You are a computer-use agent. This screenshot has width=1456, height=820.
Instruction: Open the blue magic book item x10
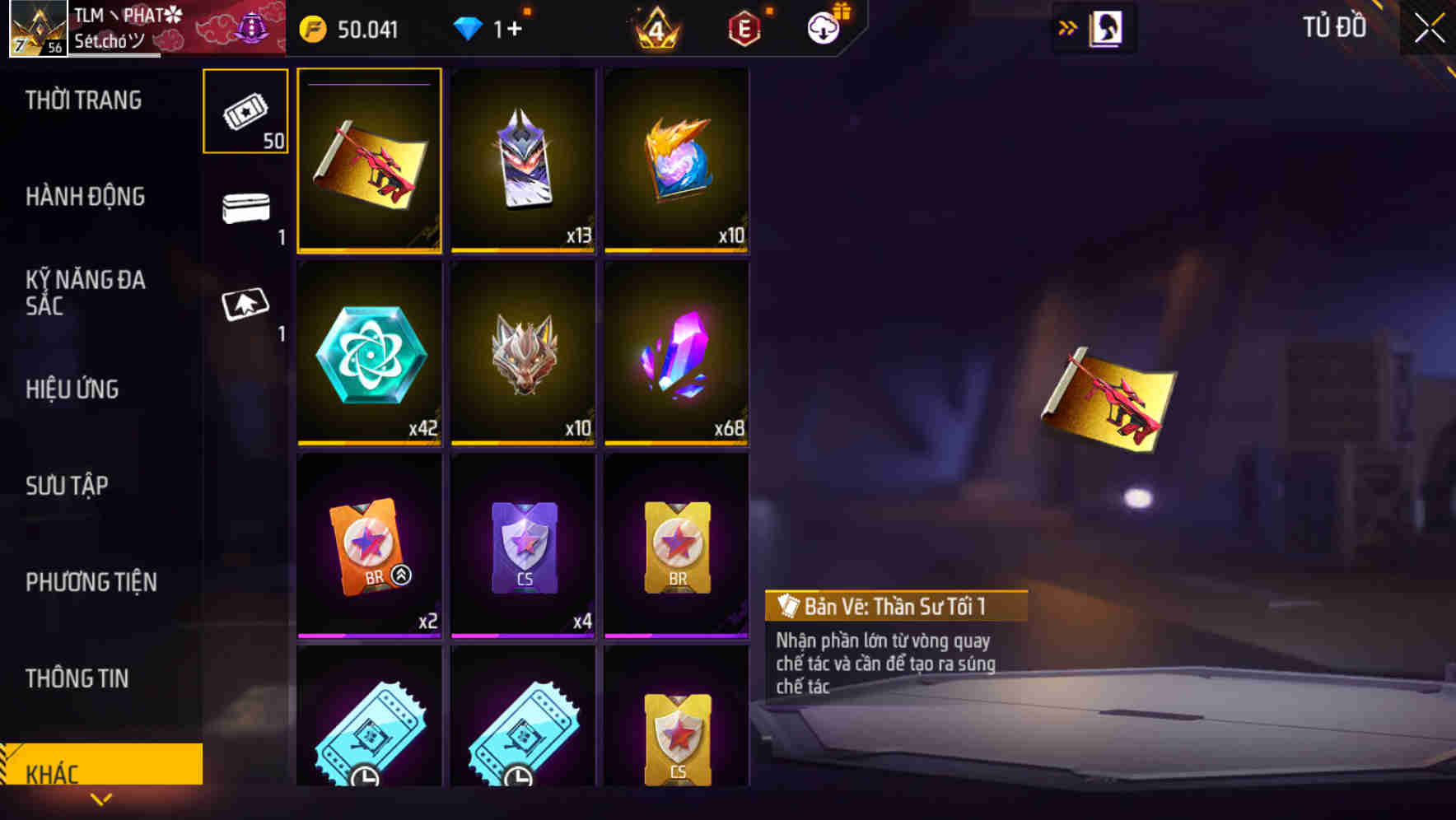point(676,161)
